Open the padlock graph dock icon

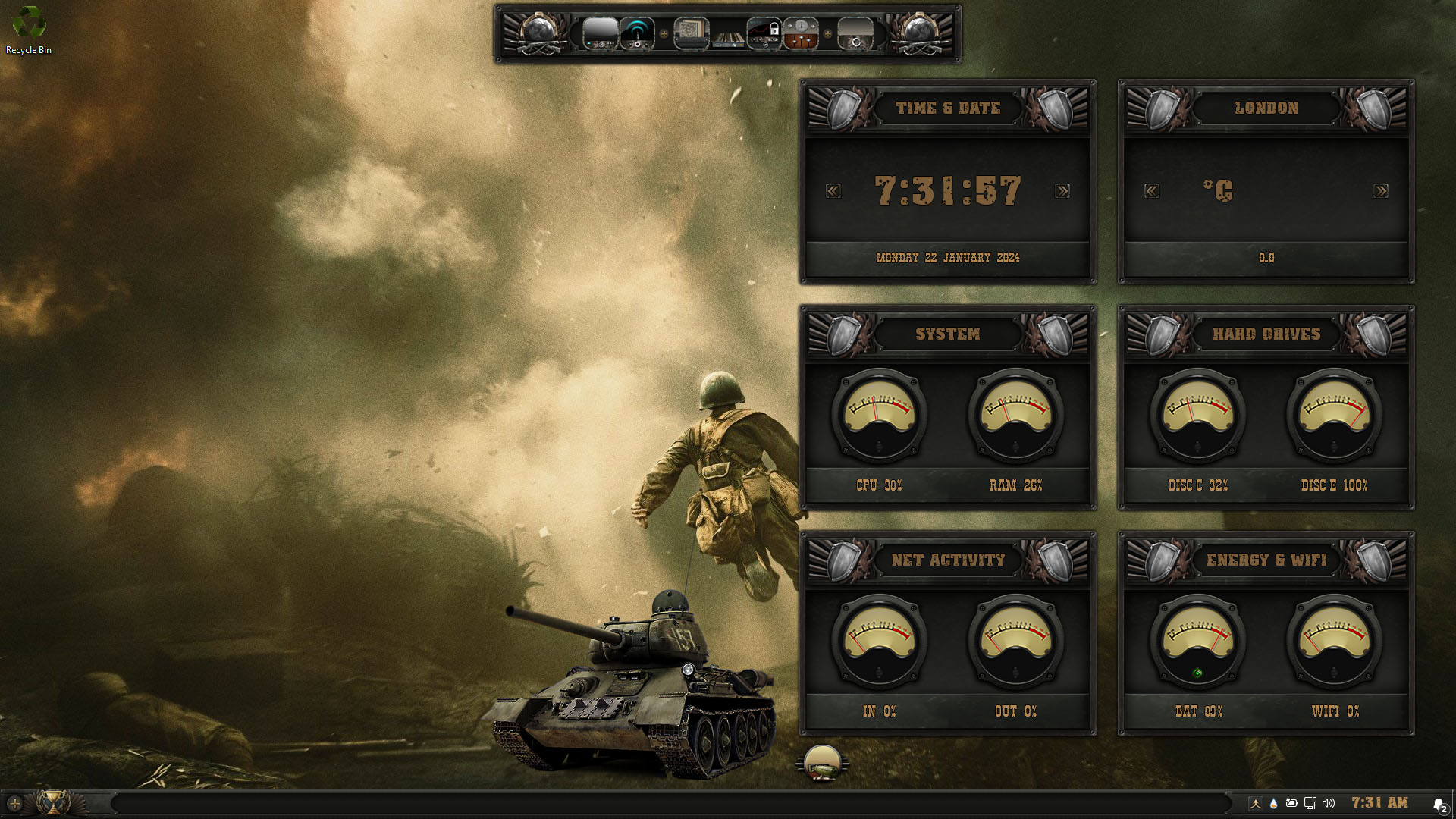pos(764,34)
